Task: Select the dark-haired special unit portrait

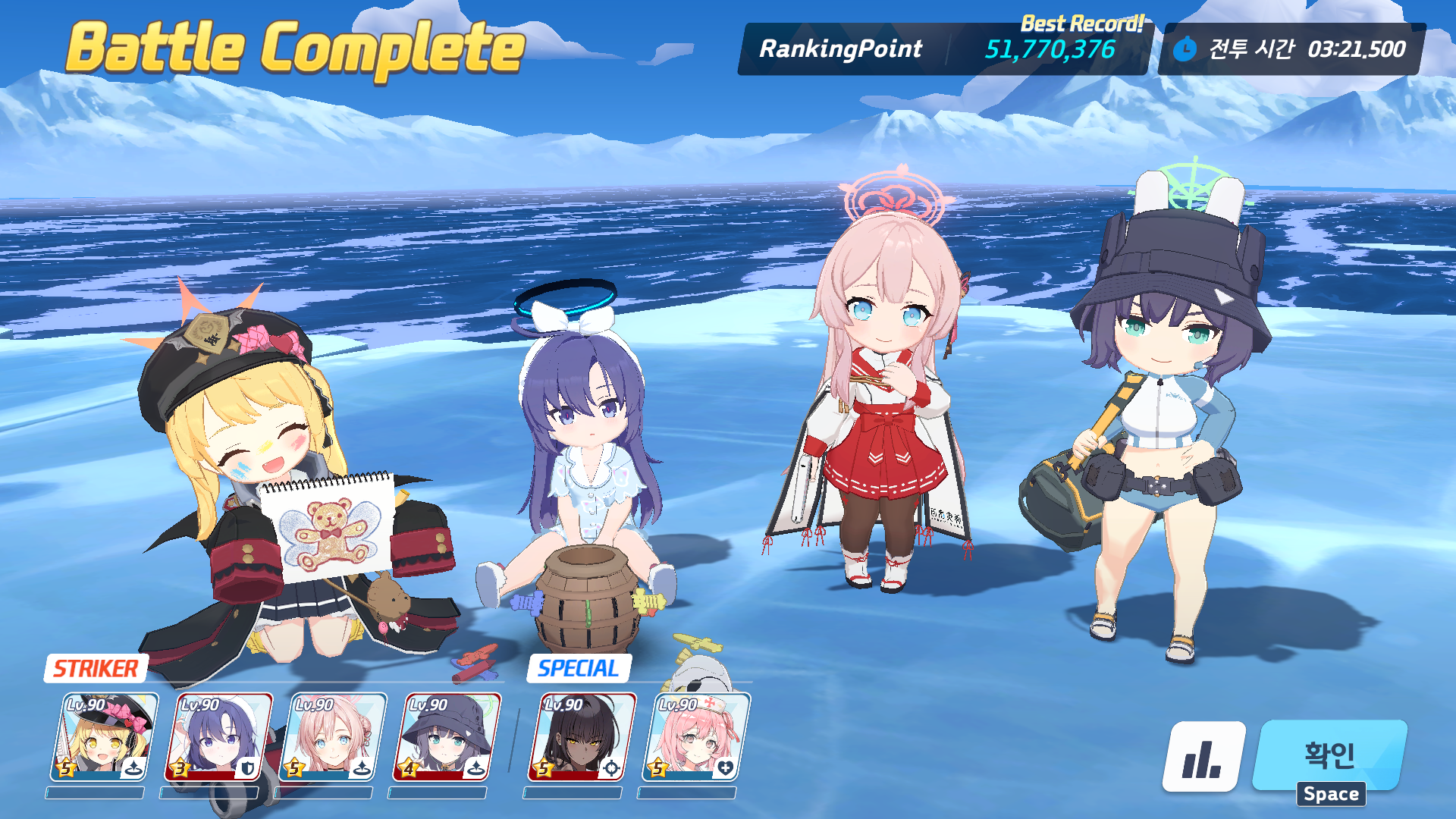Action: pos(581,736)
